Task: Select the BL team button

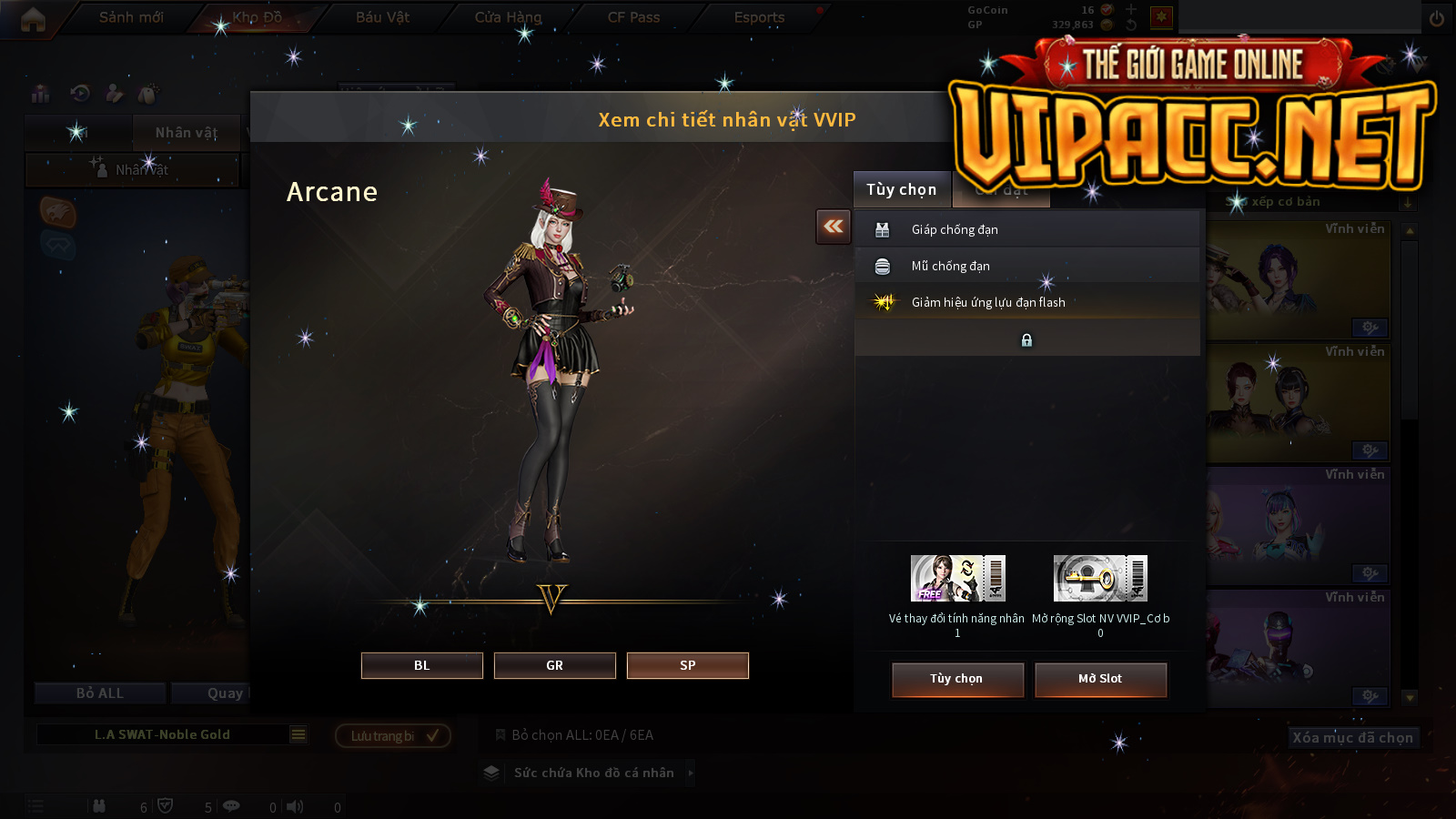Action: [421, 665]
